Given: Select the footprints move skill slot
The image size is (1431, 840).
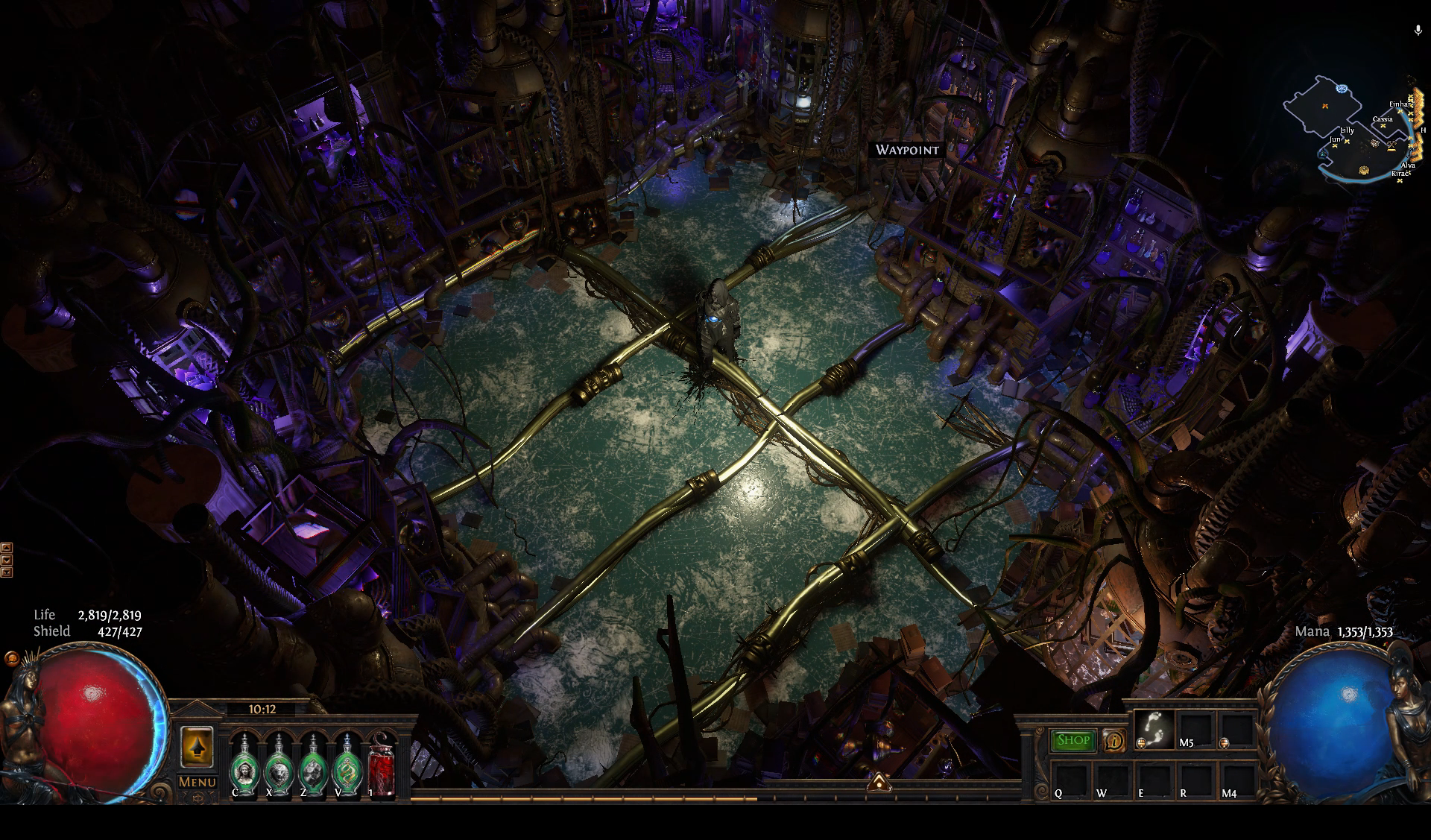Looking at the screenshot, I should pos(1153,729).
